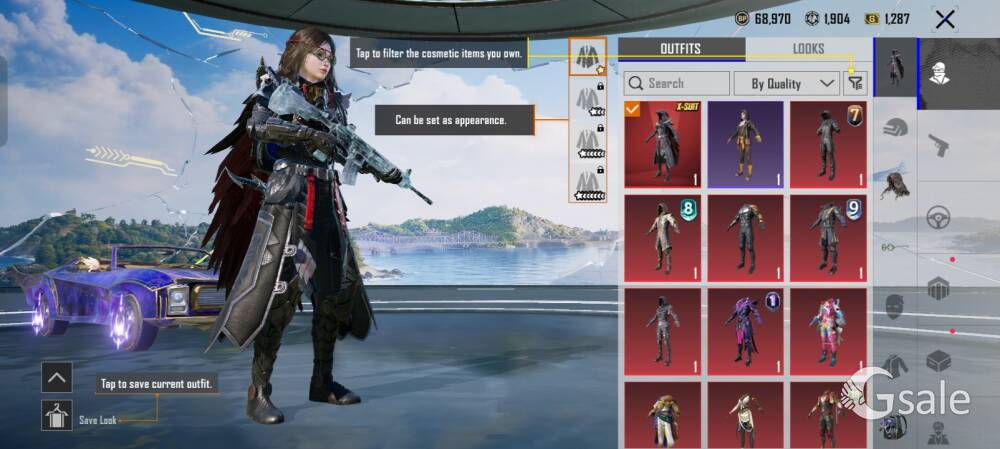Switch to the Looks tab
The width and height of the screenshot is (1000, 449).
pos(808,49)
